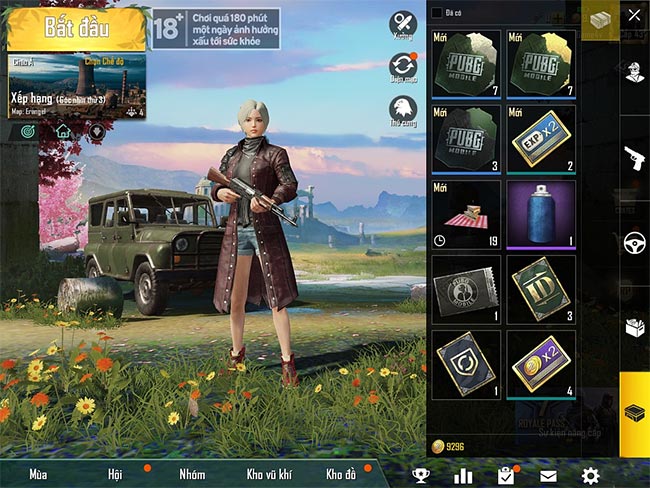The width and height of the screenshot is (650, 488).
Task: Pick the purple coin x2 card
Action: (x=541, y=365)
